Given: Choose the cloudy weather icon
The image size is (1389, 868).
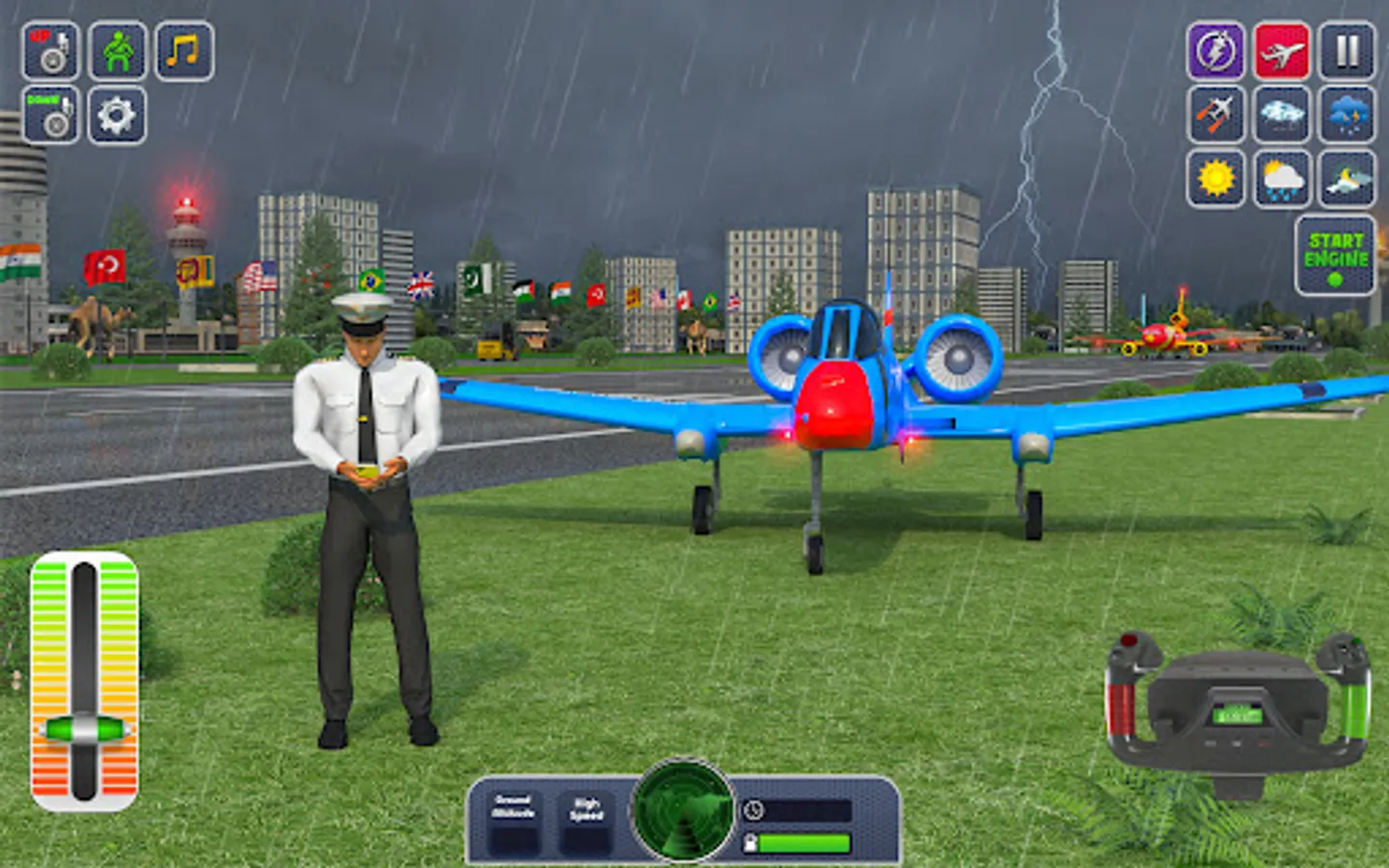Looking at the screenshot, I should click(1283, 116).
